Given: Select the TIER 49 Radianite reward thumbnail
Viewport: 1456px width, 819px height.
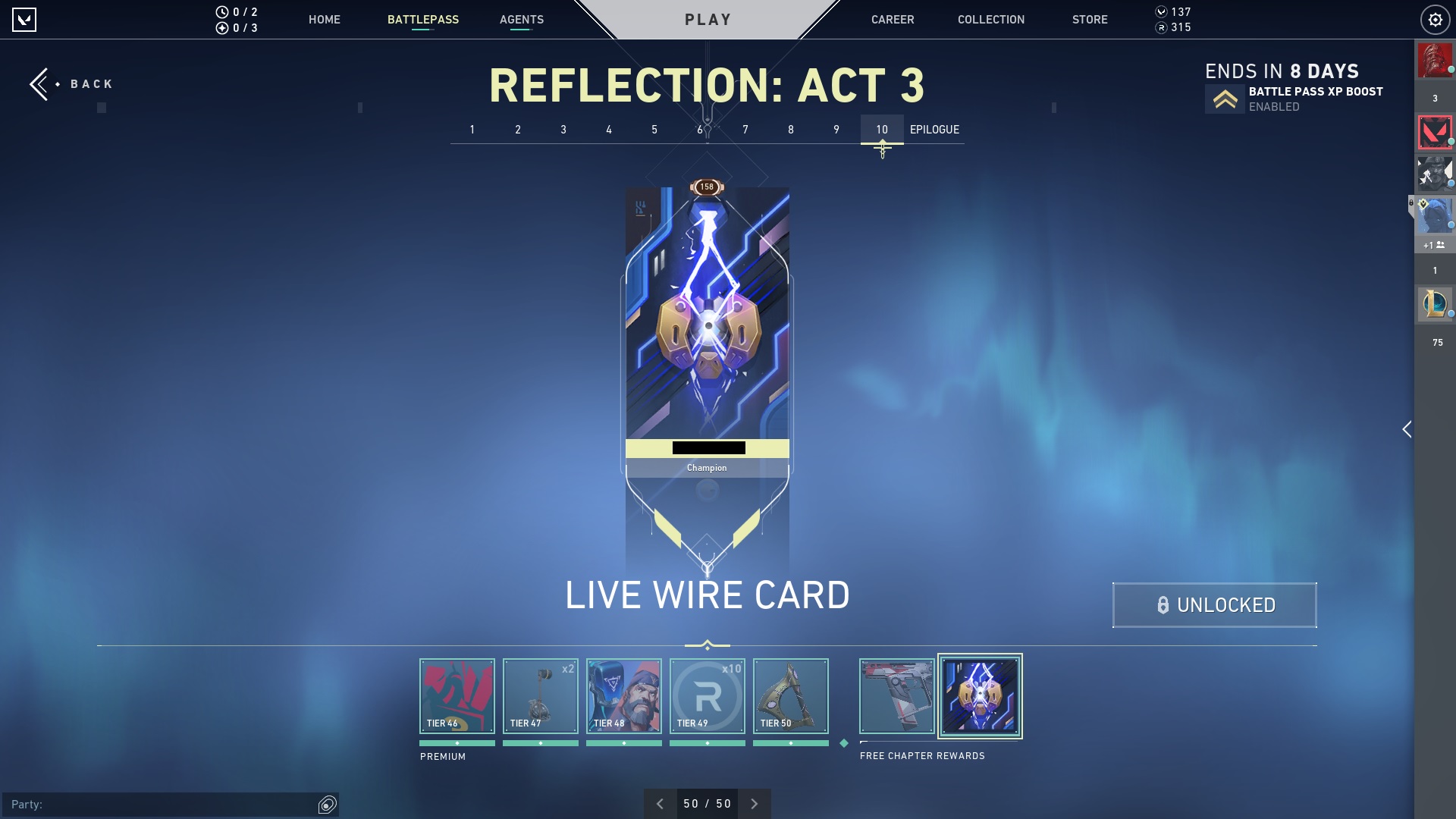Looking at the screenshot, I should point(707,695).
